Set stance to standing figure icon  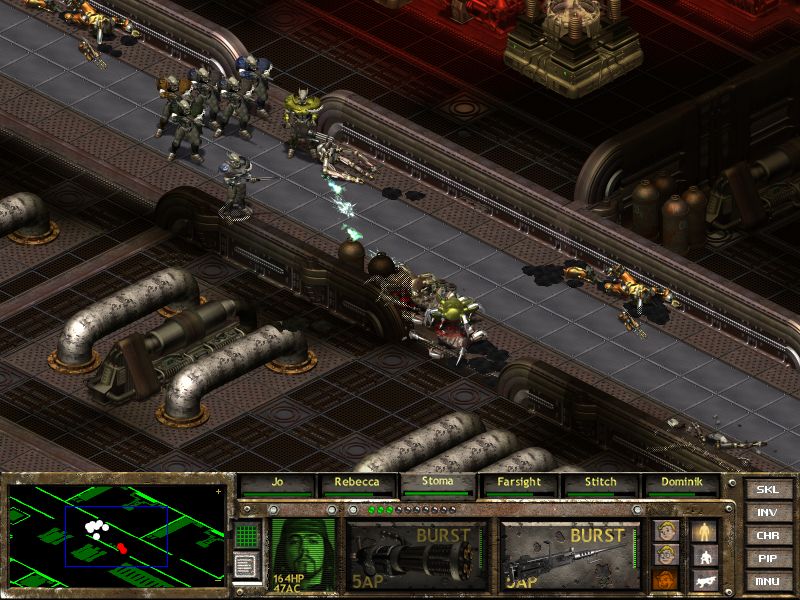704,530
